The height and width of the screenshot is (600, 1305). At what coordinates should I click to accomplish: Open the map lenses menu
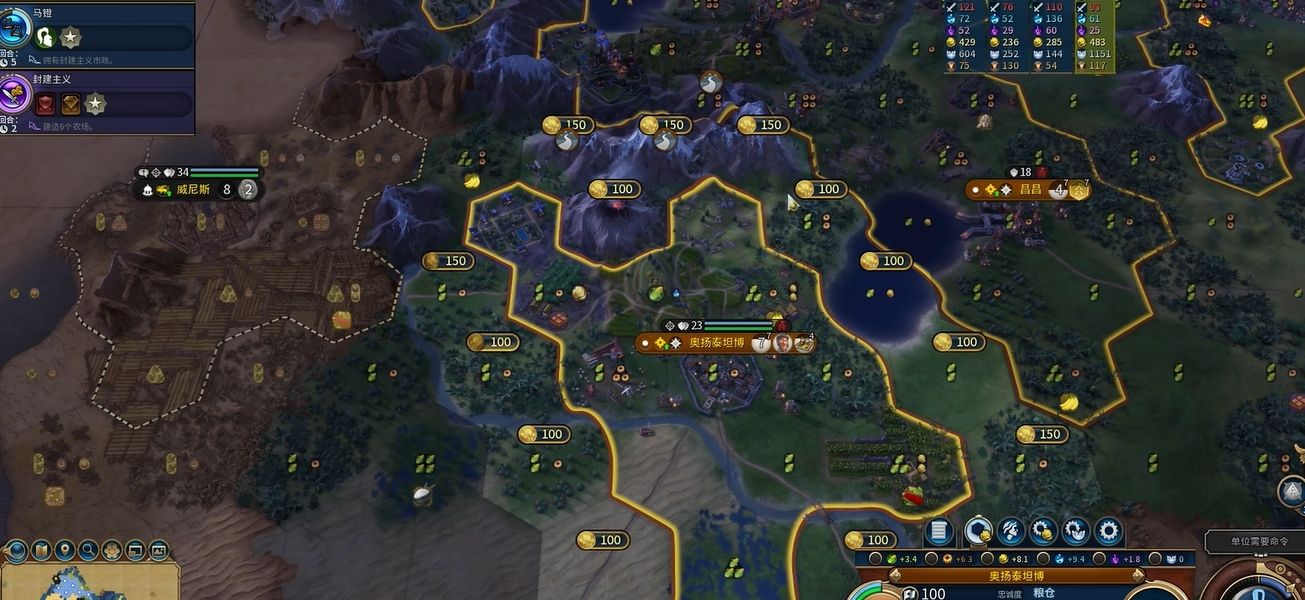click(41, 550)
